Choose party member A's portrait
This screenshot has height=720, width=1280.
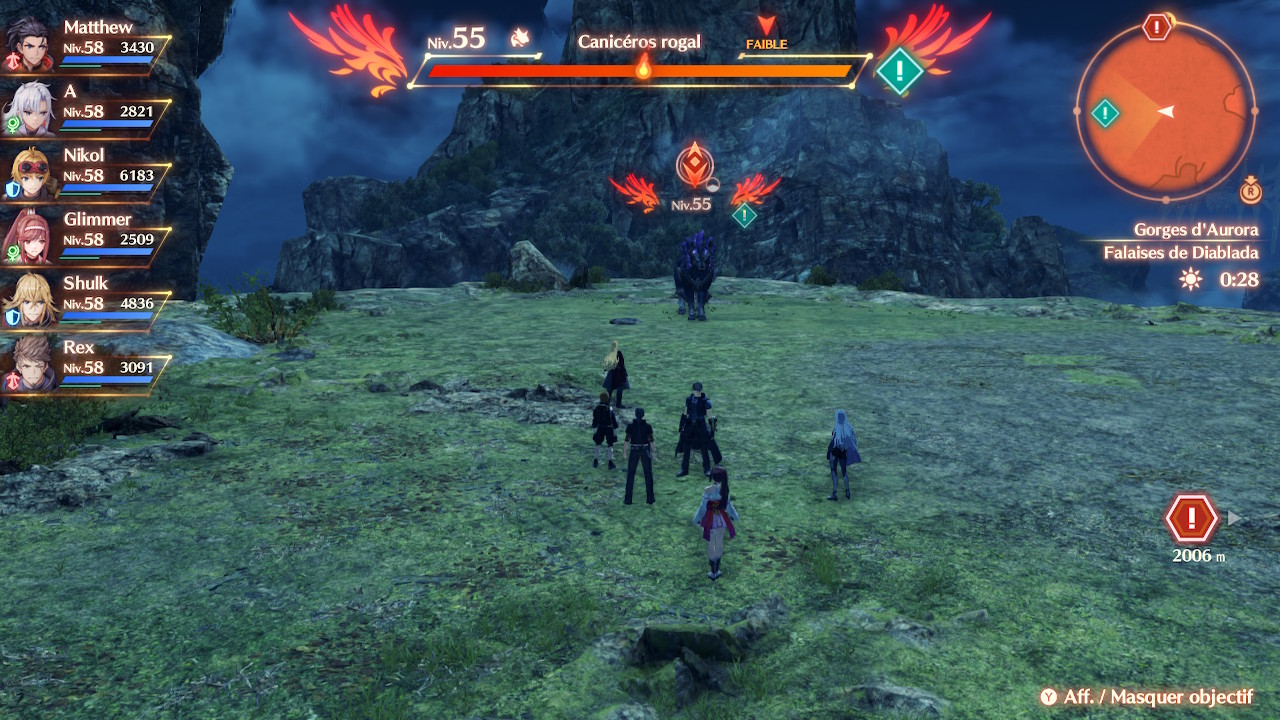pos(30,108)
